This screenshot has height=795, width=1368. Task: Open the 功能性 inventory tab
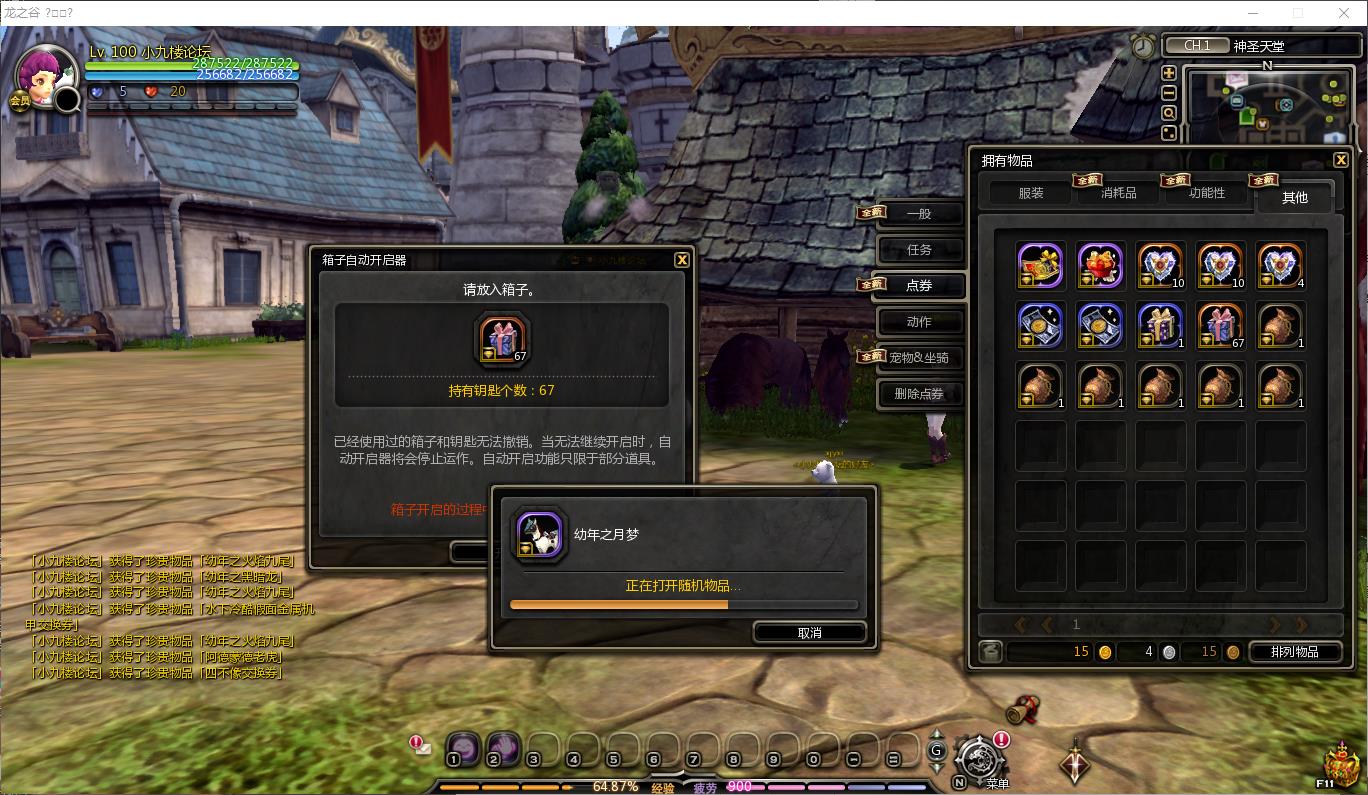pos(1206,193)
